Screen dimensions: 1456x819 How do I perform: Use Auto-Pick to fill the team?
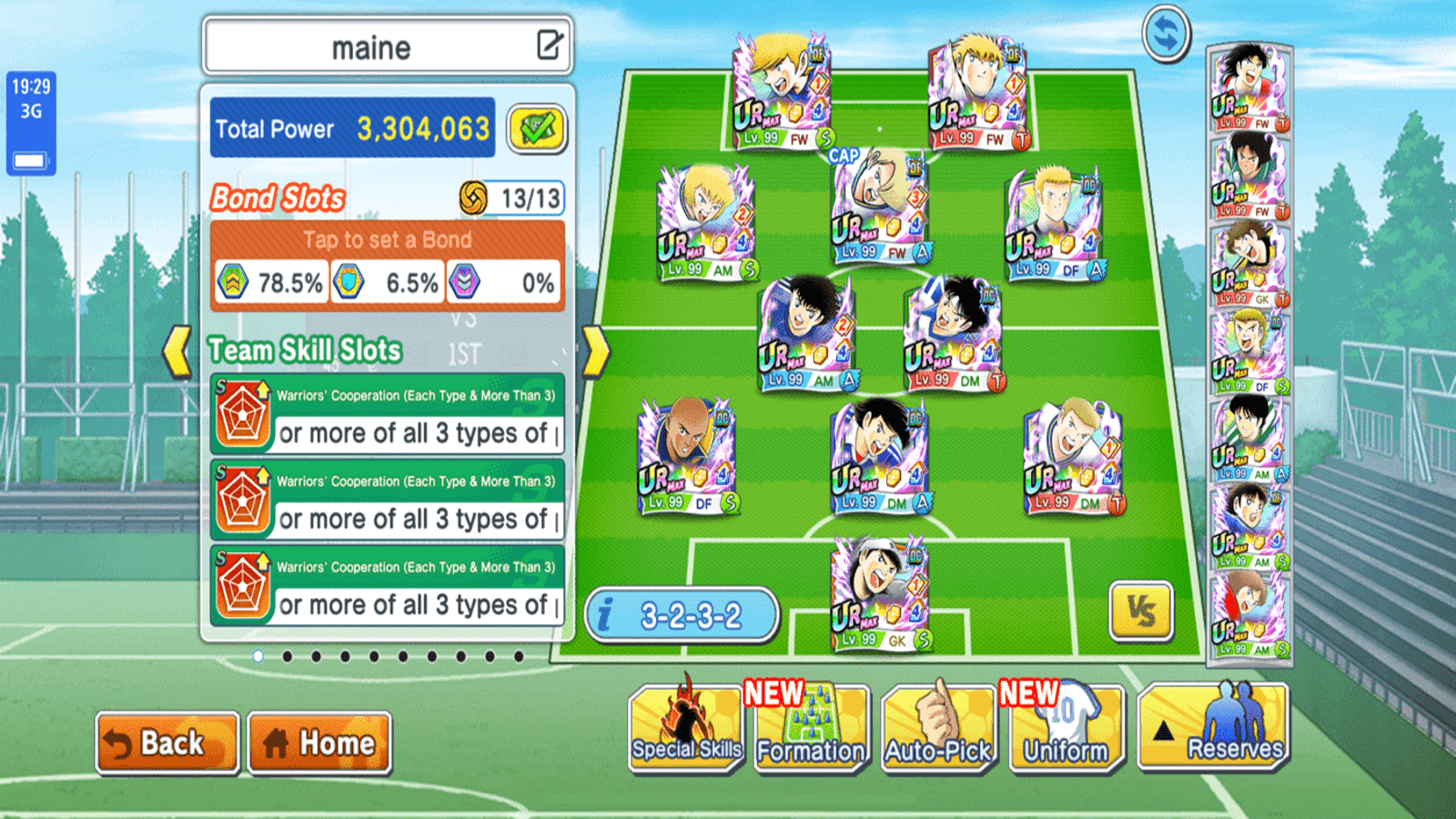click(938, 730)
